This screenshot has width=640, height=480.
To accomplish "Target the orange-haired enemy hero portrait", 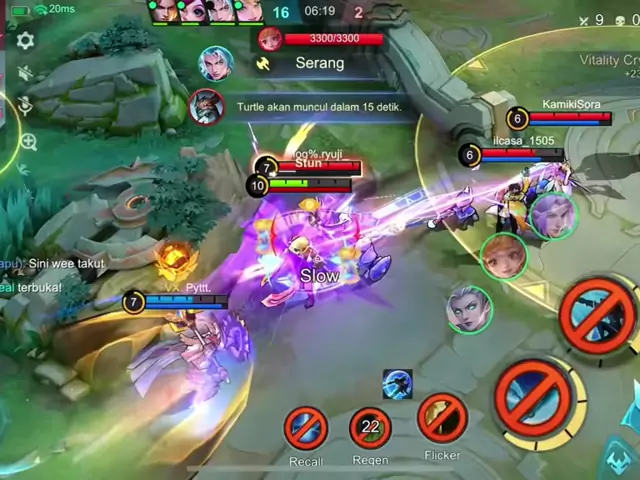I will click(504, 257).
